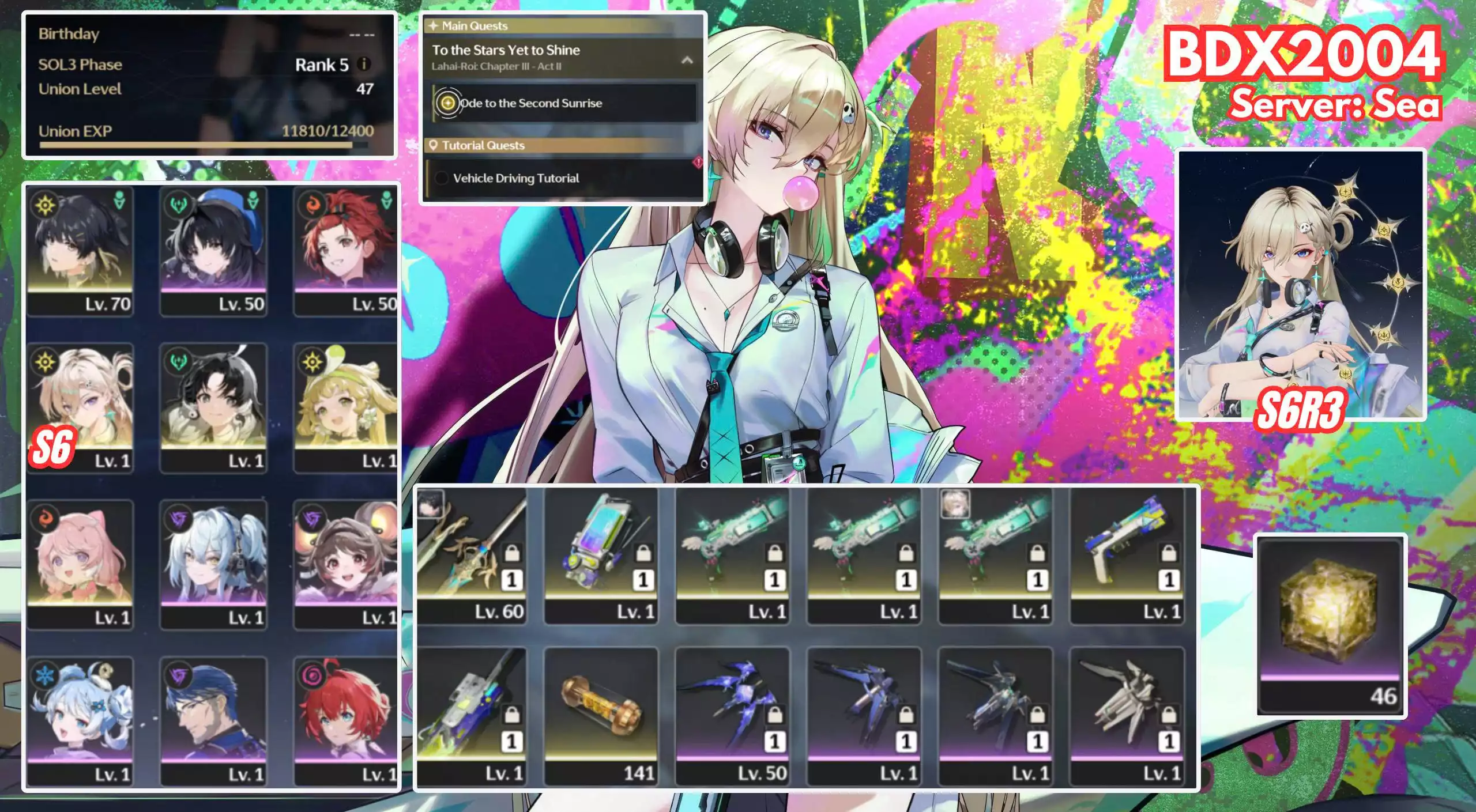Open the S6R3 blonde character portrait card
Screen dimensions: 1476x812
coord(1300,285)
